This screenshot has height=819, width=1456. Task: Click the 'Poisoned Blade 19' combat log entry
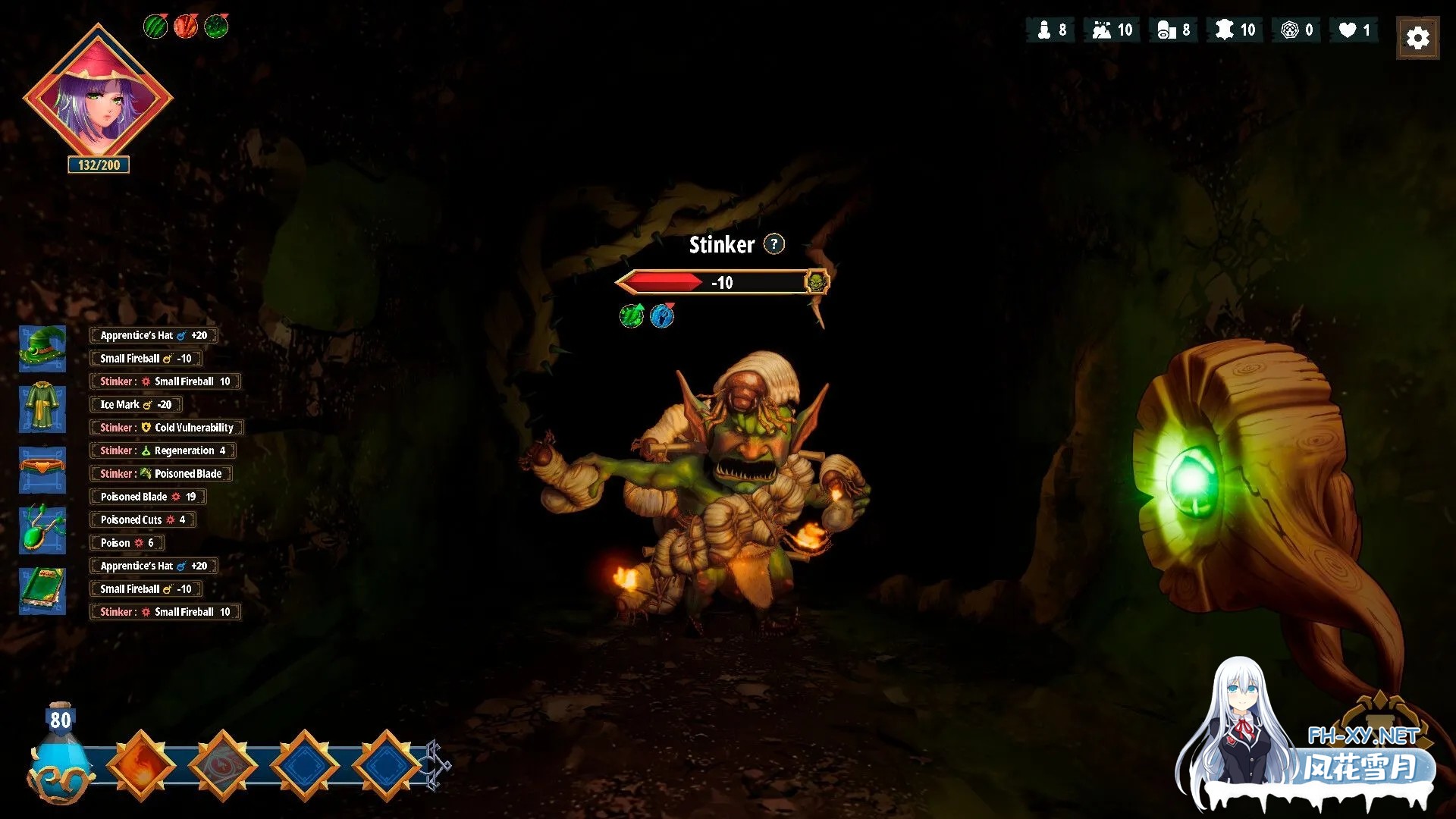pos(147,496)
